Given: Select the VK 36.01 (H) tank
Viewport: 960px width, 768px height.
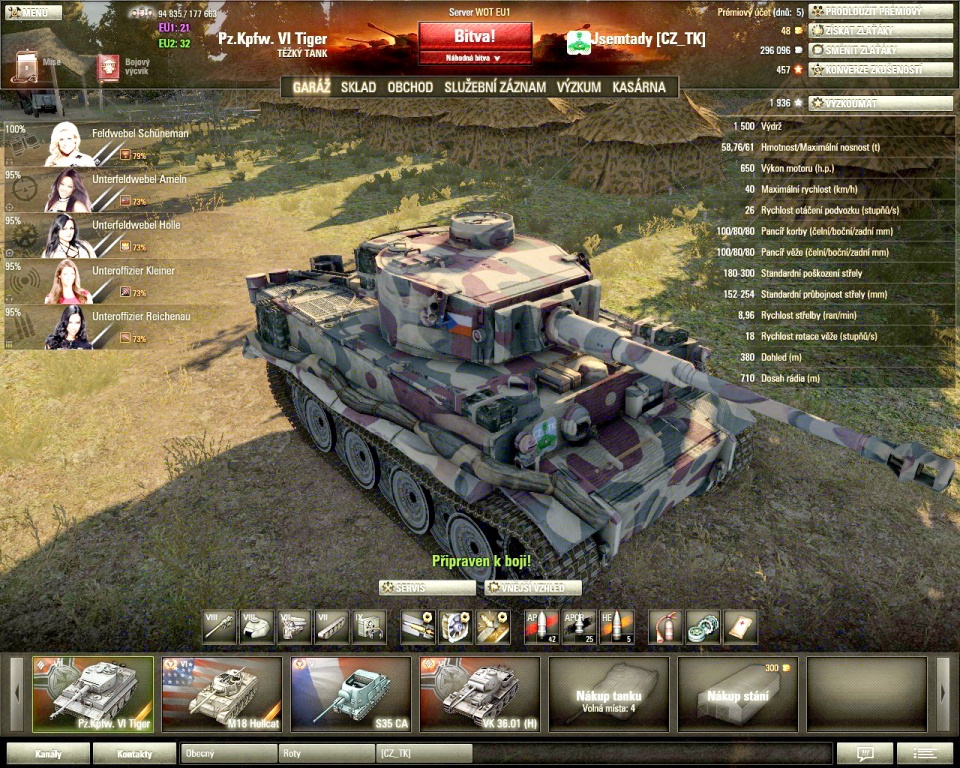Looking at the screenshot, I should (x=480, y=692).
